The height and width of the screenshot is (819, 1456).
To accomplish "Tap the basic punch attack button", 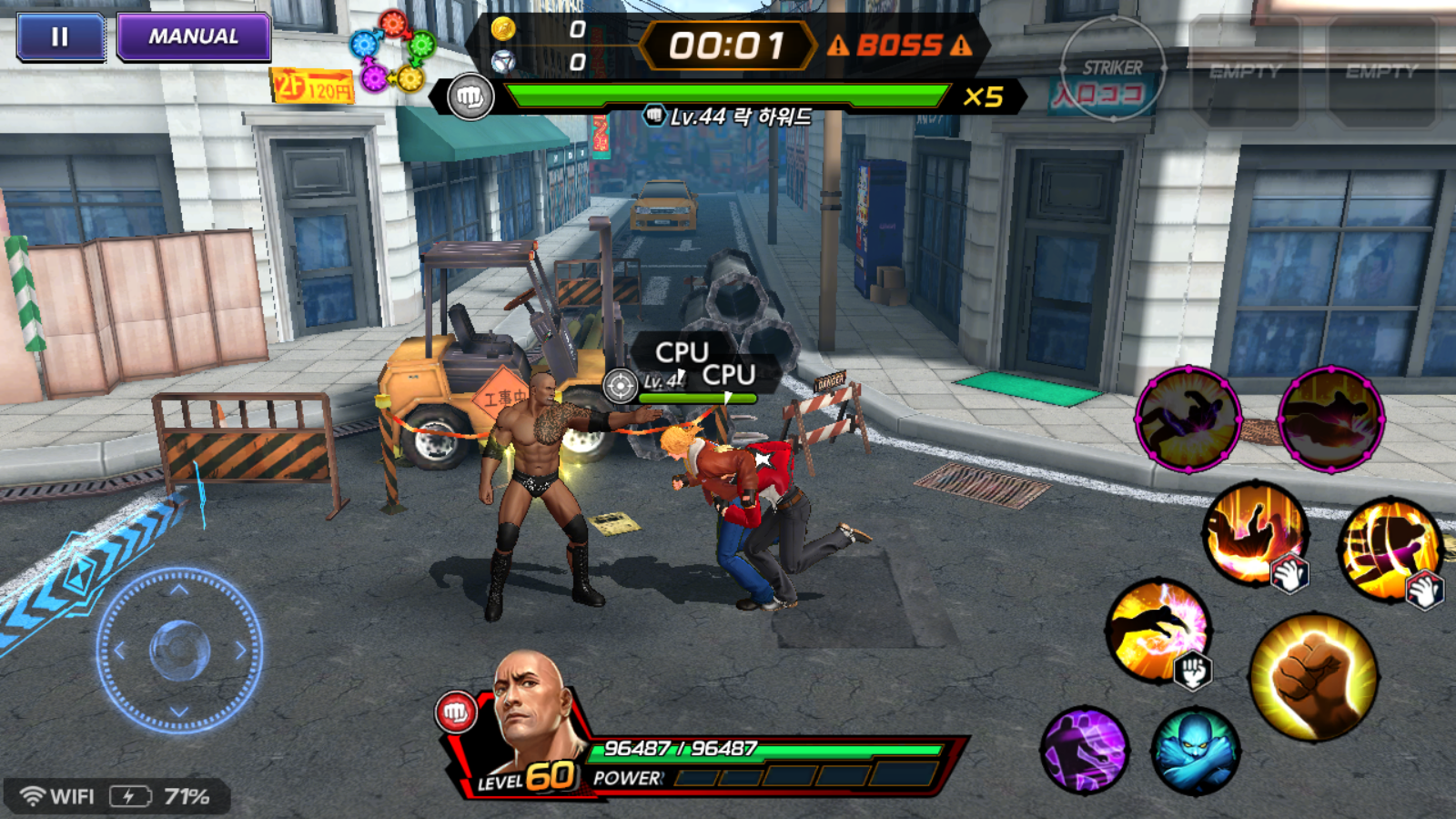I will (x=1313, y=677).
